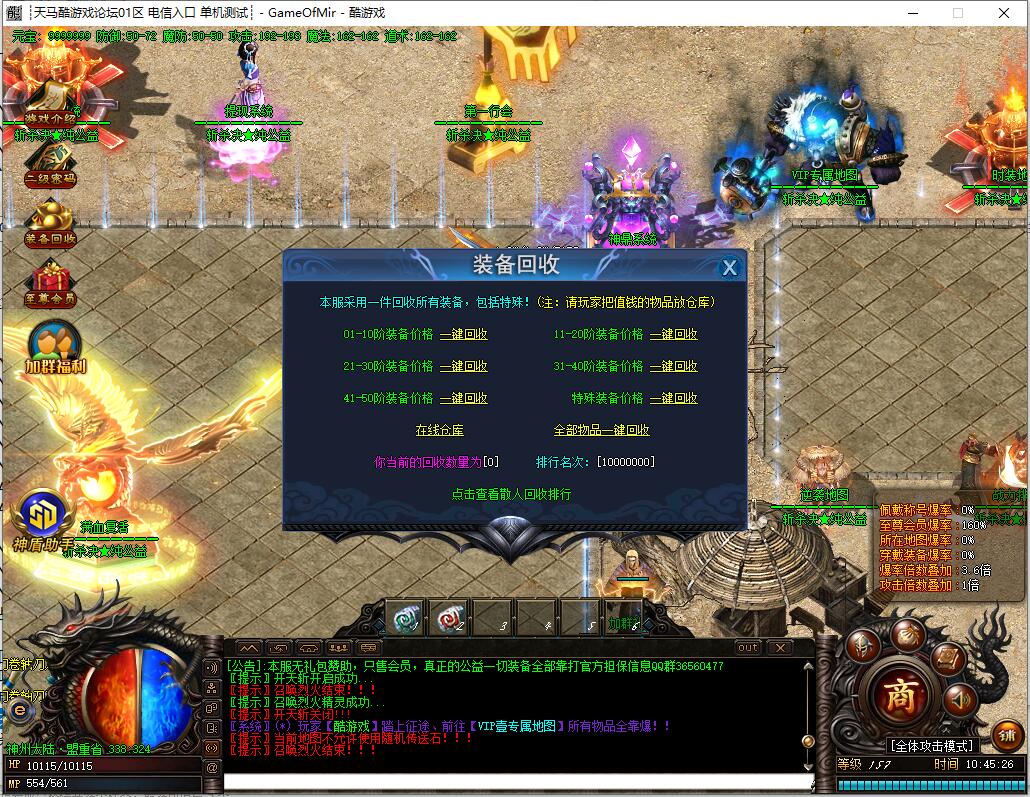Toggle the 全体攻击模式 attack mode label
1030x797 pixels.
tap(931, 746)
